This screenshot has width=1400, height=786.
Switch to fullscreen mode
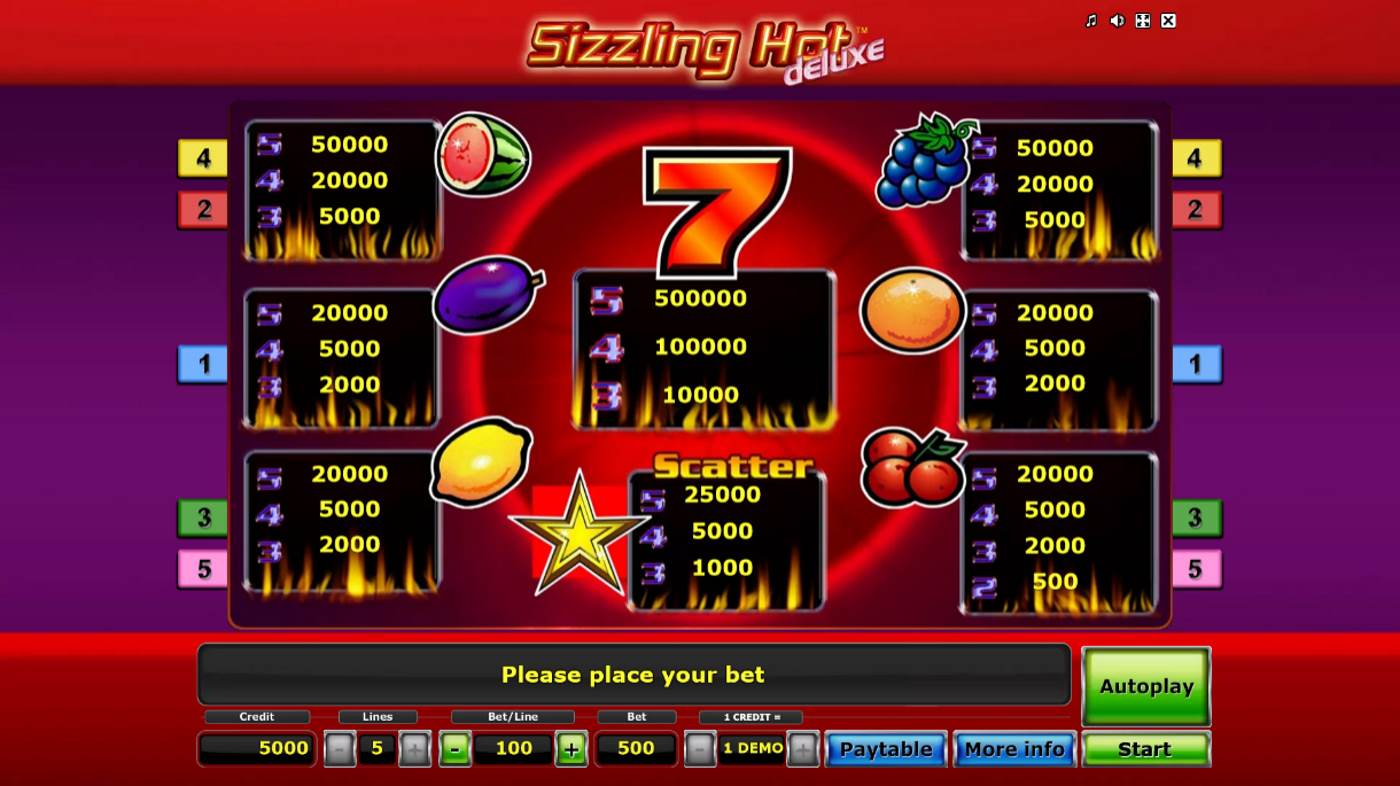point(1142,21)
